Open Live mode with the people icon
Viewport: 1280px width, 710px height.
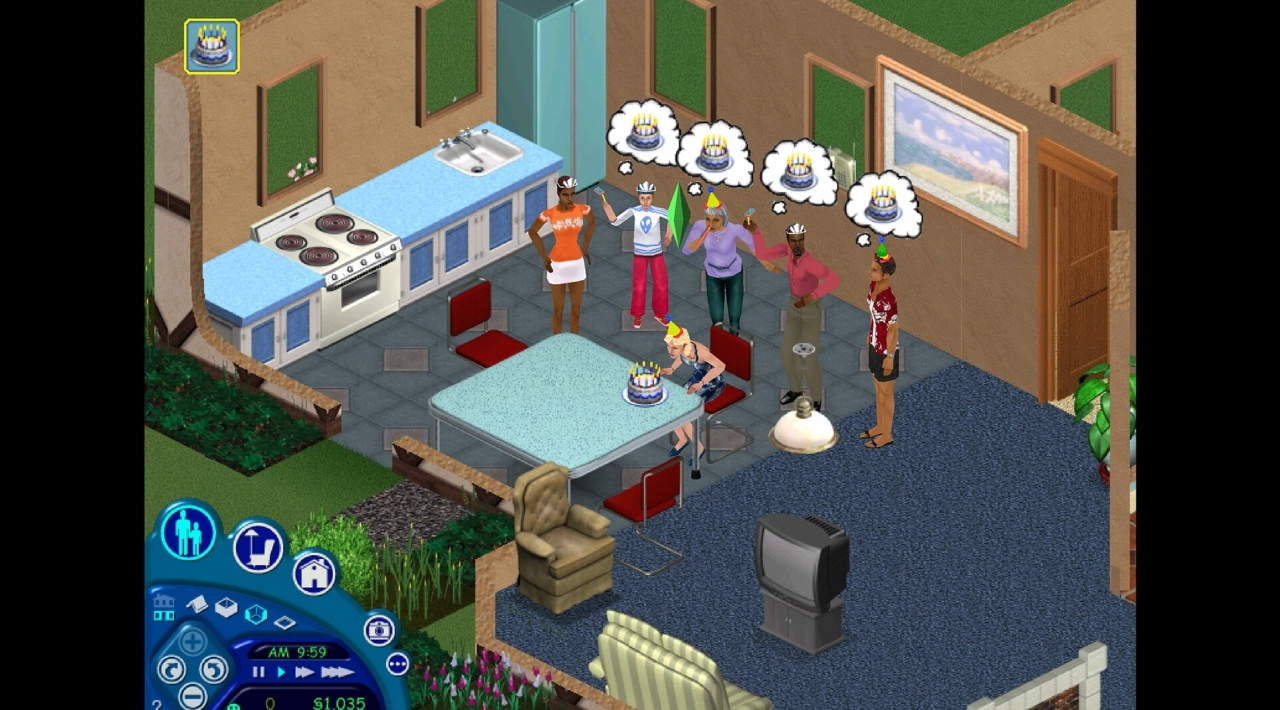[188, 532]
